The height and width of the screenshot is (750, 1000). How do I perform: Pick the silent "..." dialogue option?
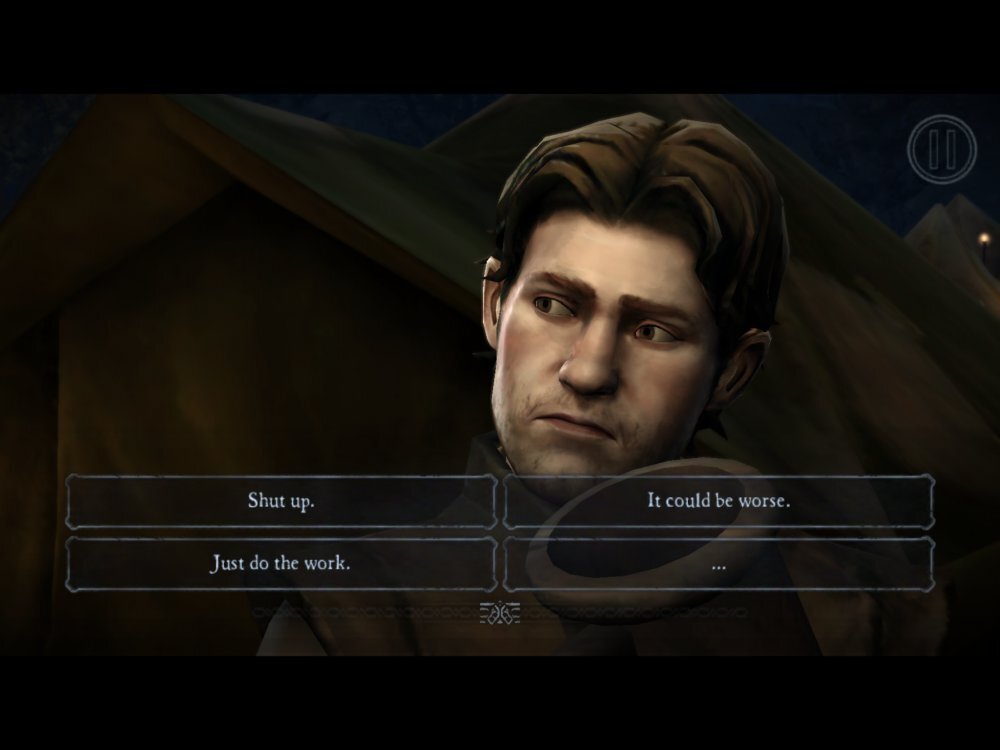click(x=718, y=564)
